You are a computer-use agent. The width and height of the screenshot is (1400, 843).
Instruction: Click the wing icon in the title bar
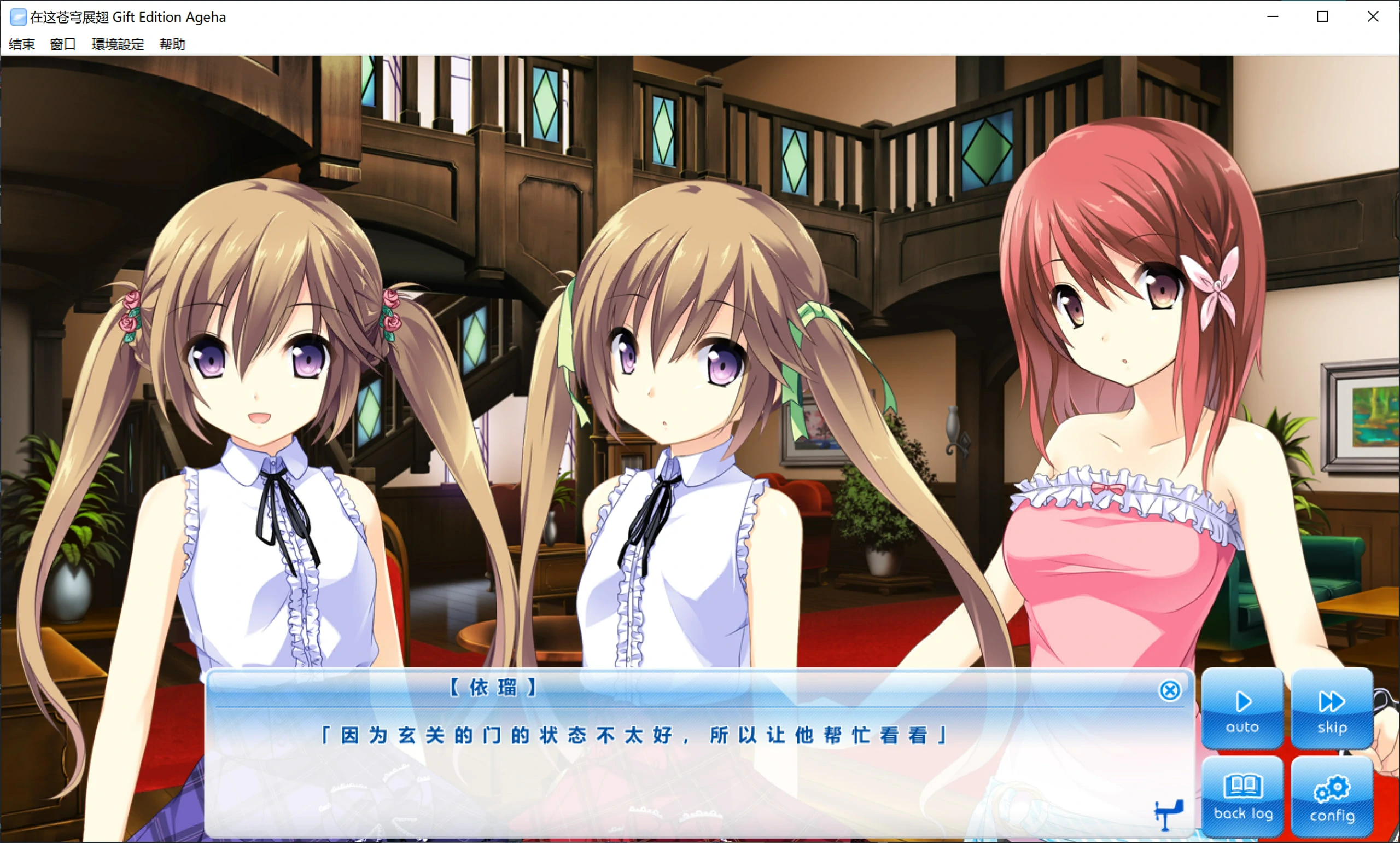tap(17, 16)
